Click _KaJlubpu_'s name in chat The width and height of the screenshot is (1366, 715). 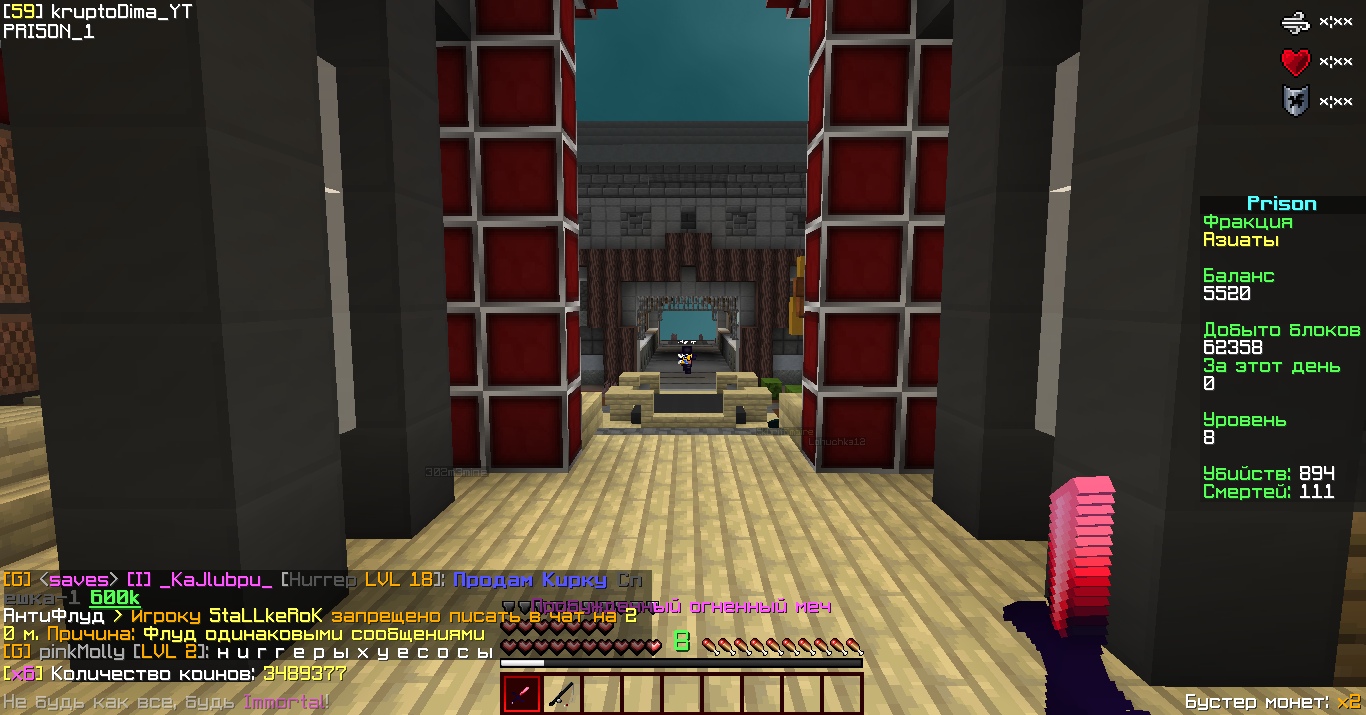pos(216,580)
